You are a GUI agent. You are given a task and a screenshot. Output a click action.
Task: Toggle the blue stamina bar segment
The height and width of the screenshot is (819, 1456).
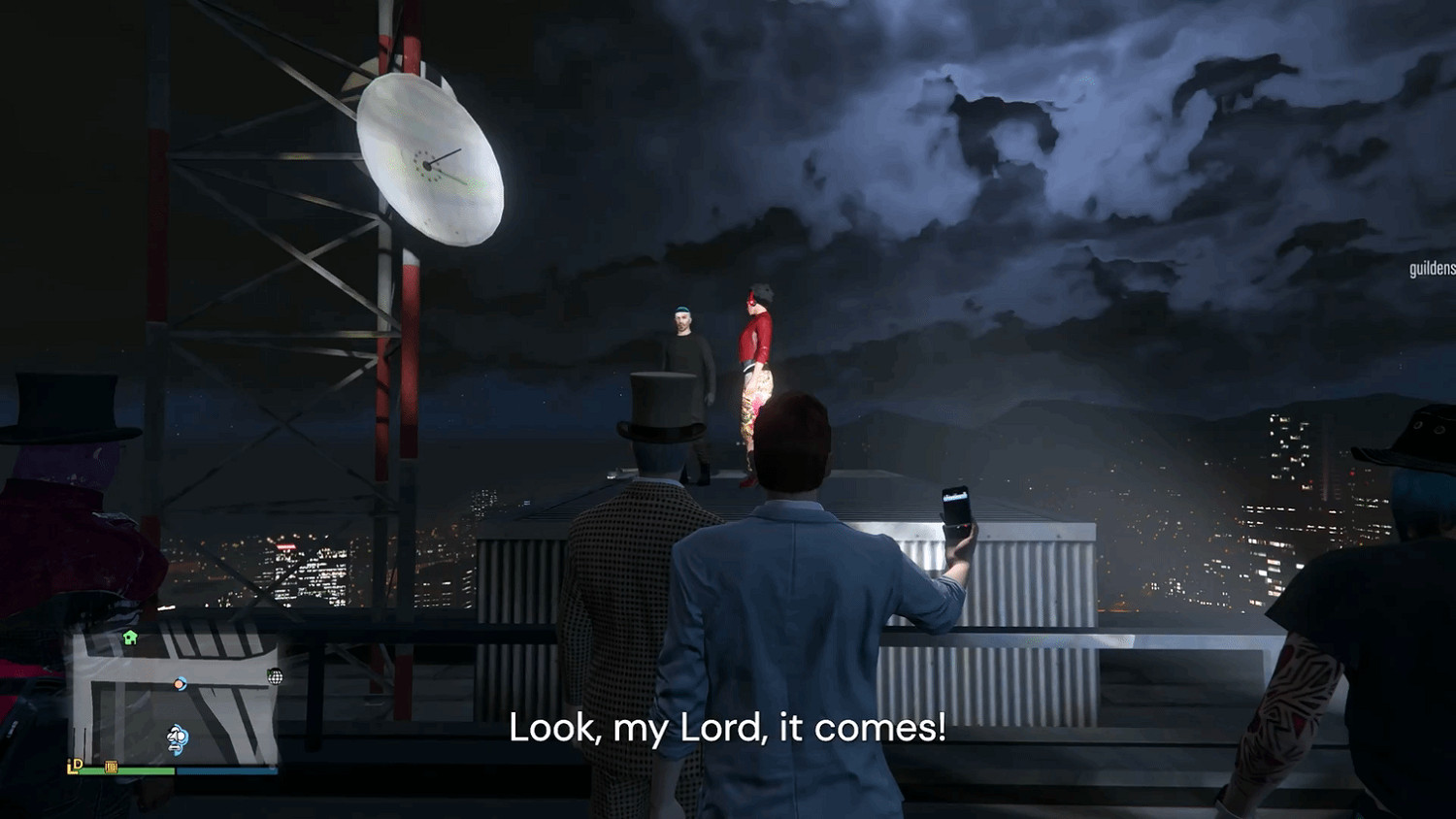[x=226, y=770]
